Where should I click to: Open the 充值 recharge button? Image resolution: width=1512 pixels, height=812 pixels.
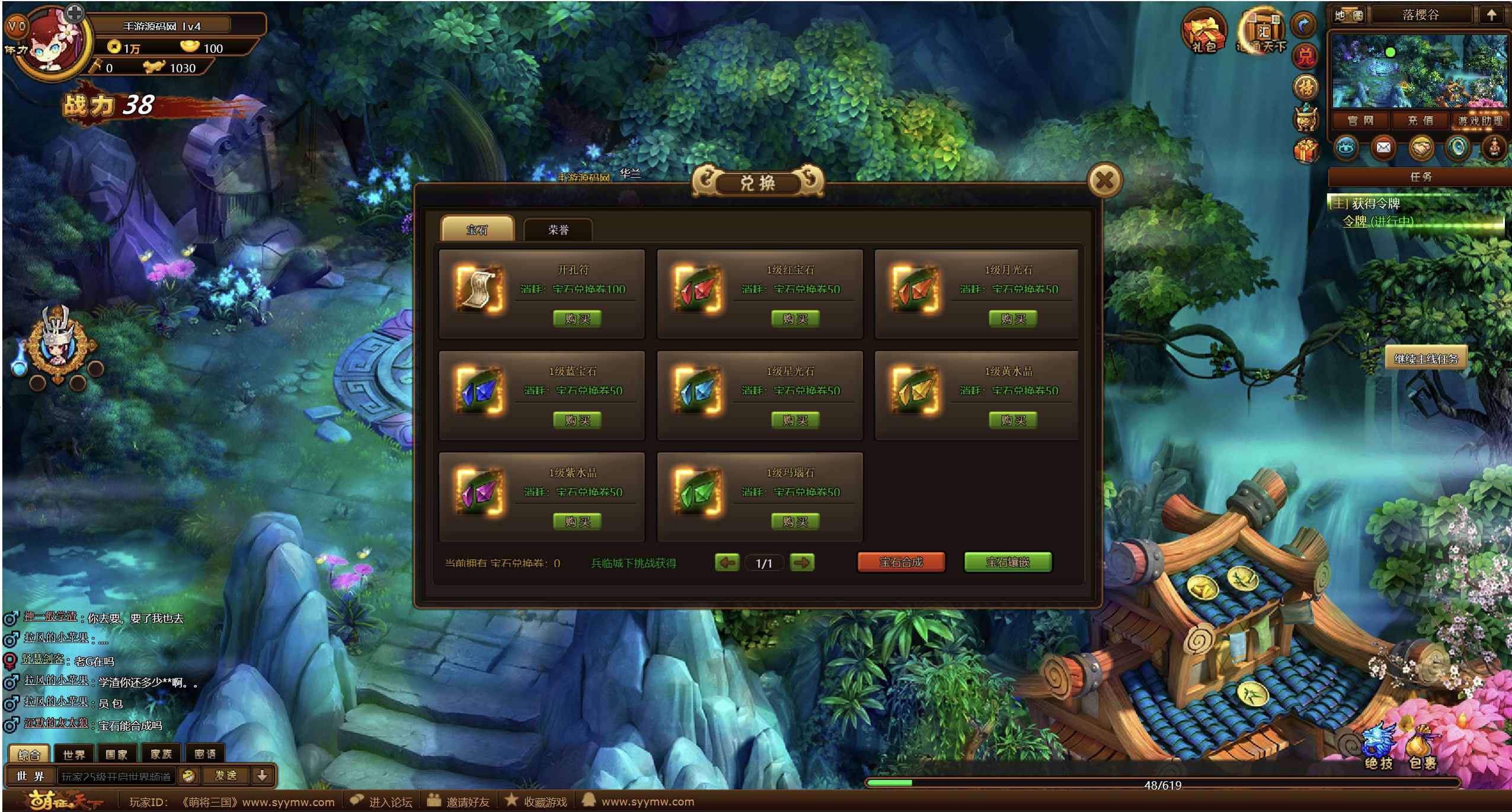1420,121
